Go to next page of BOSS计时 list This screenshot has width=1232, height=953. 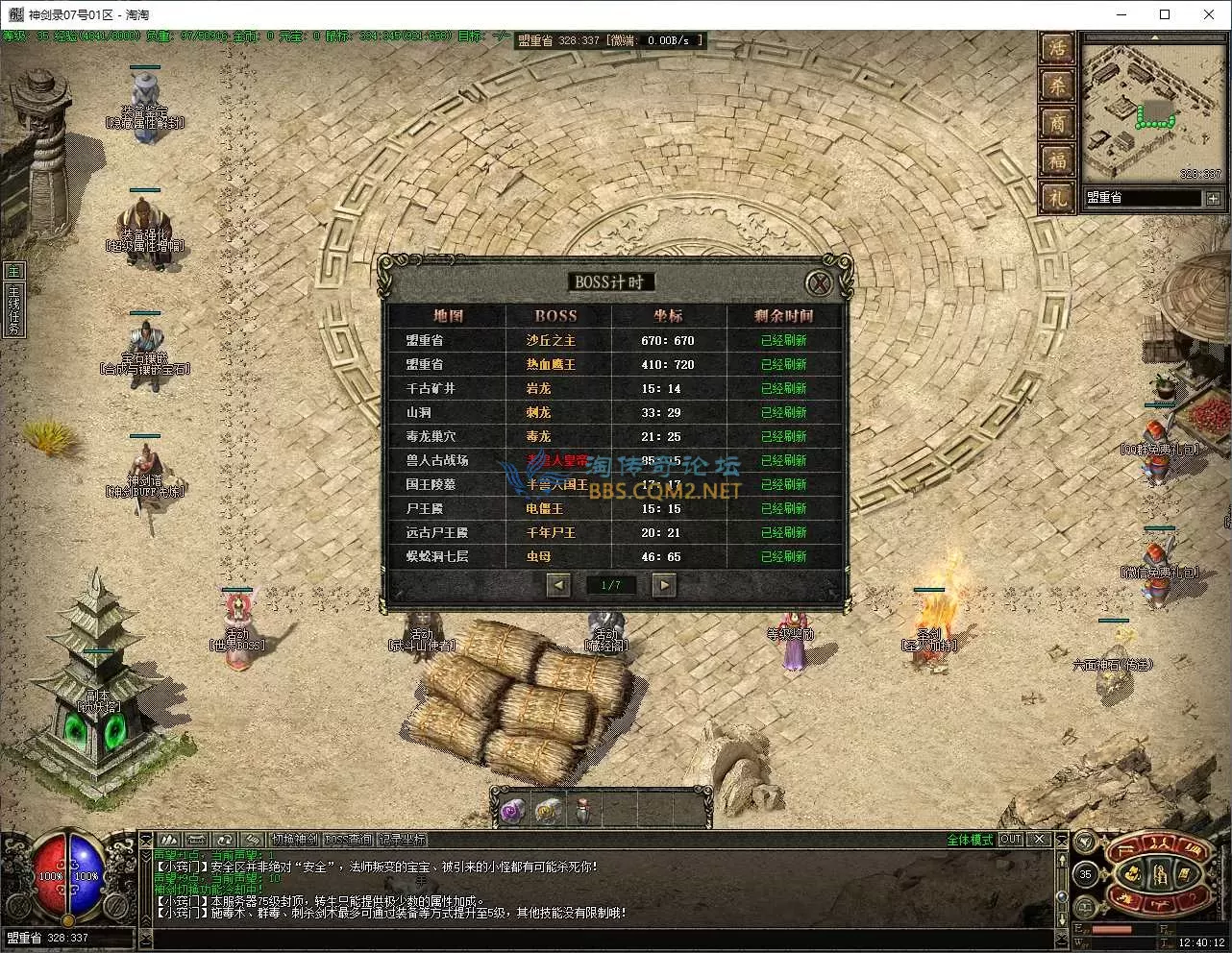(662, 584)
